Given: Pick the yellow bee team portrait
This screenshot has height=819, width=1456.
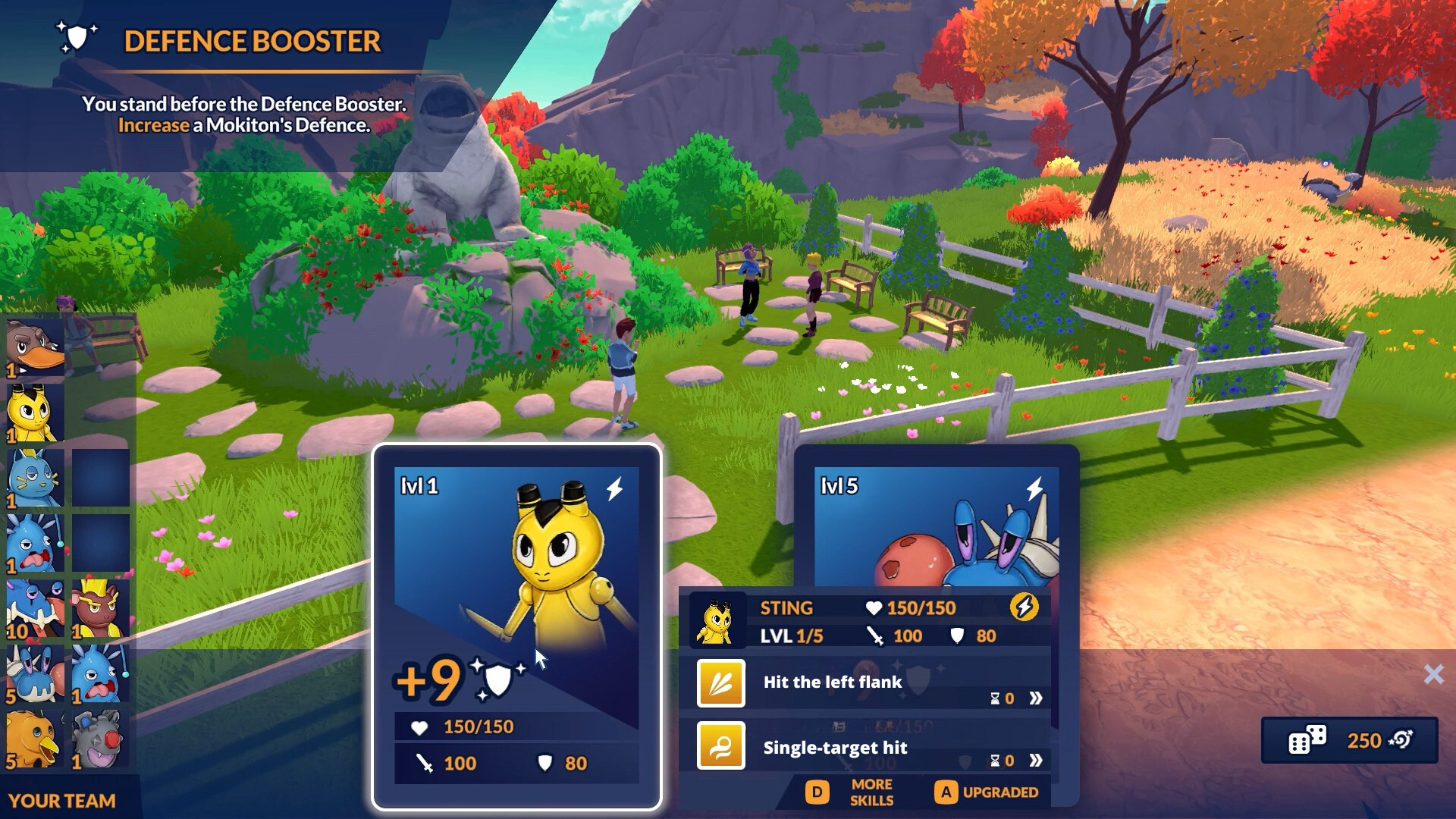Looking at the screenshot, I should 35,413.
